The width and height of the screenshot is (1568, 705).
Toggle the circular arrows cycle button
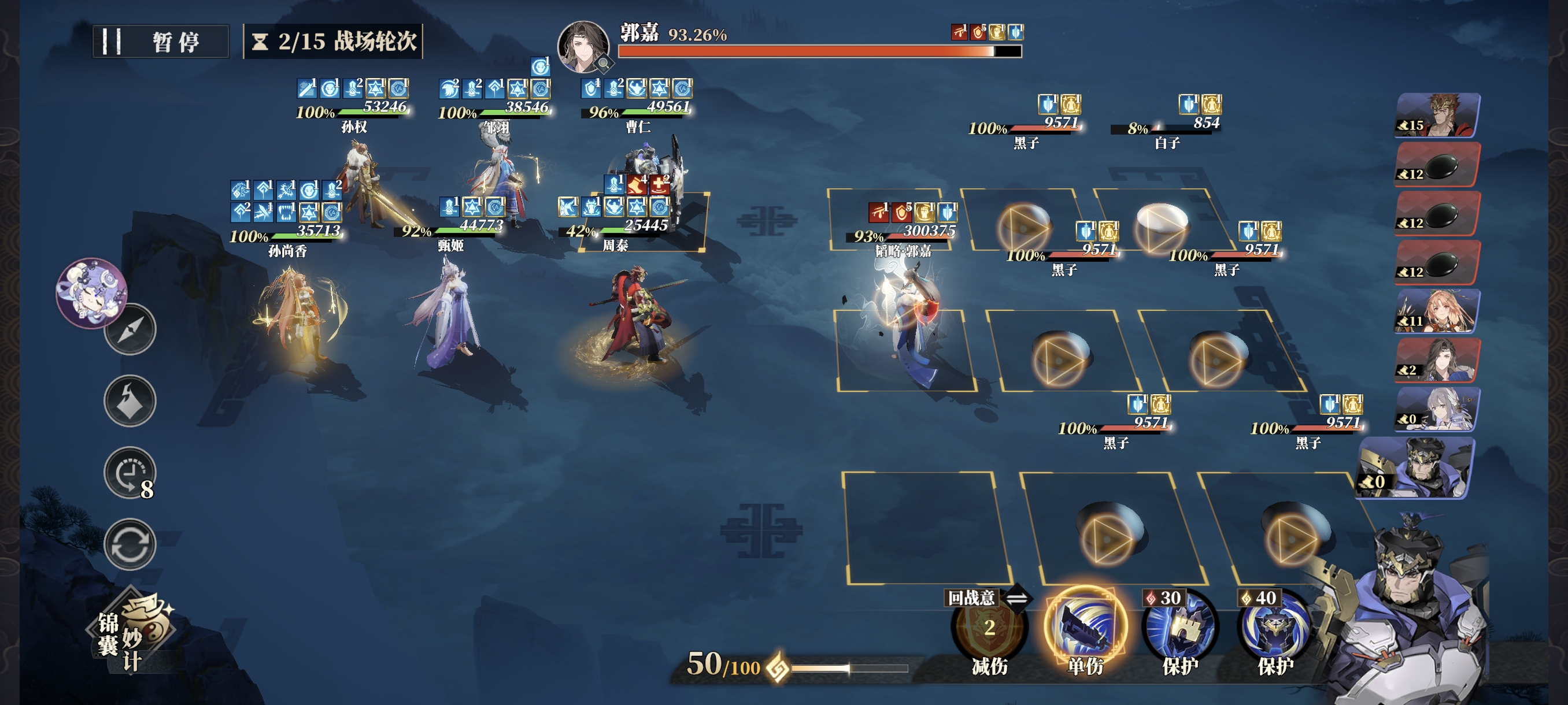click(x=130, y=544)
